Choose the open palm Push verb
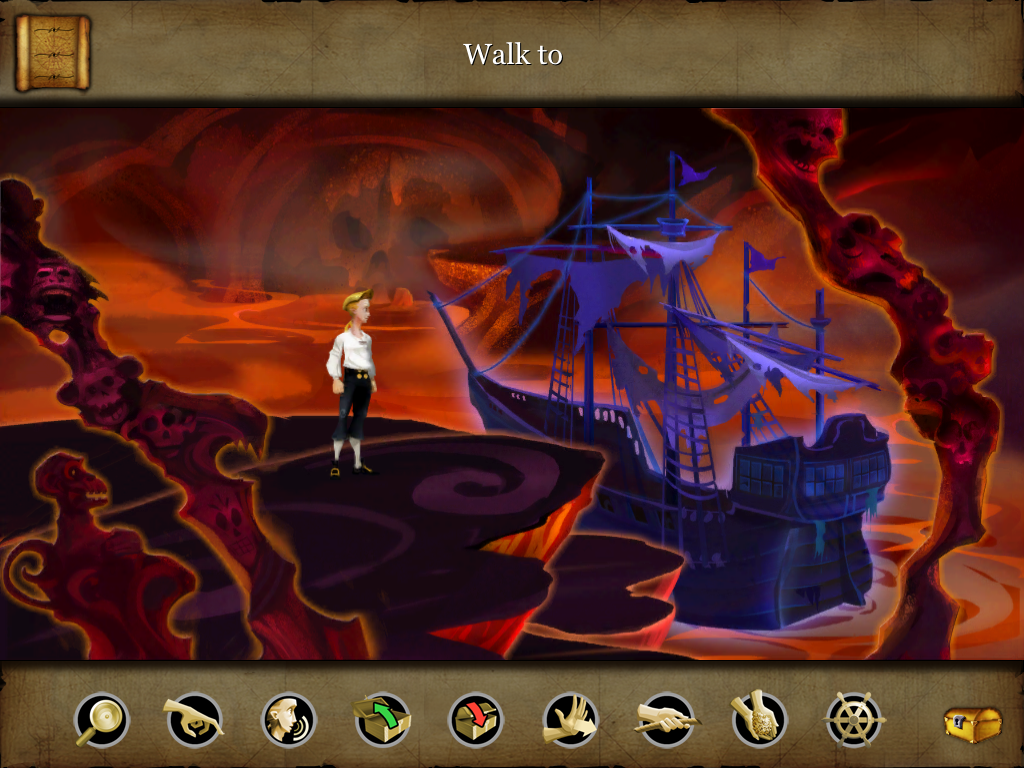 pos(570,720)
